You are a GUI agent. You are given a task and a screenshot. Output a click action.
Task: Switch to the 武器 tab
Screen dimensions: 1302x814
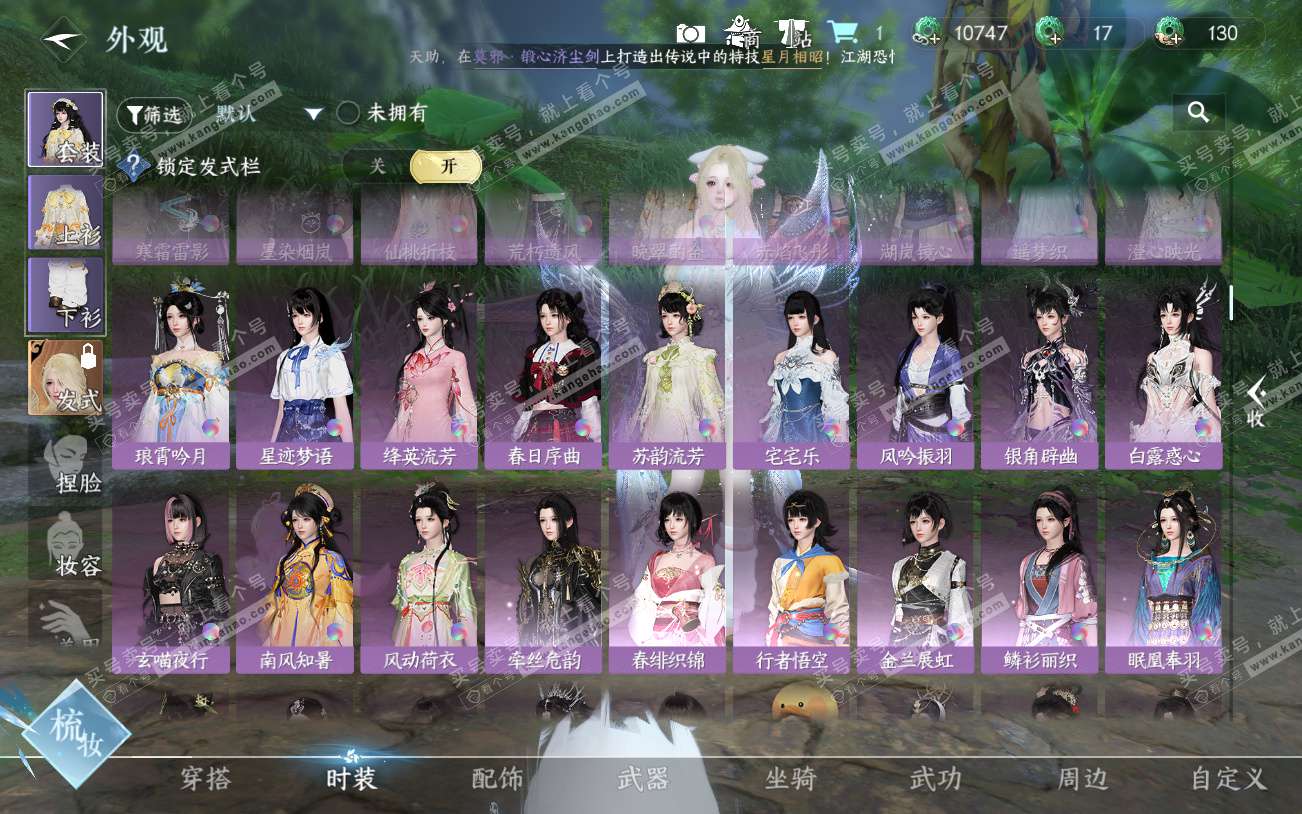[x=643, y=779]
